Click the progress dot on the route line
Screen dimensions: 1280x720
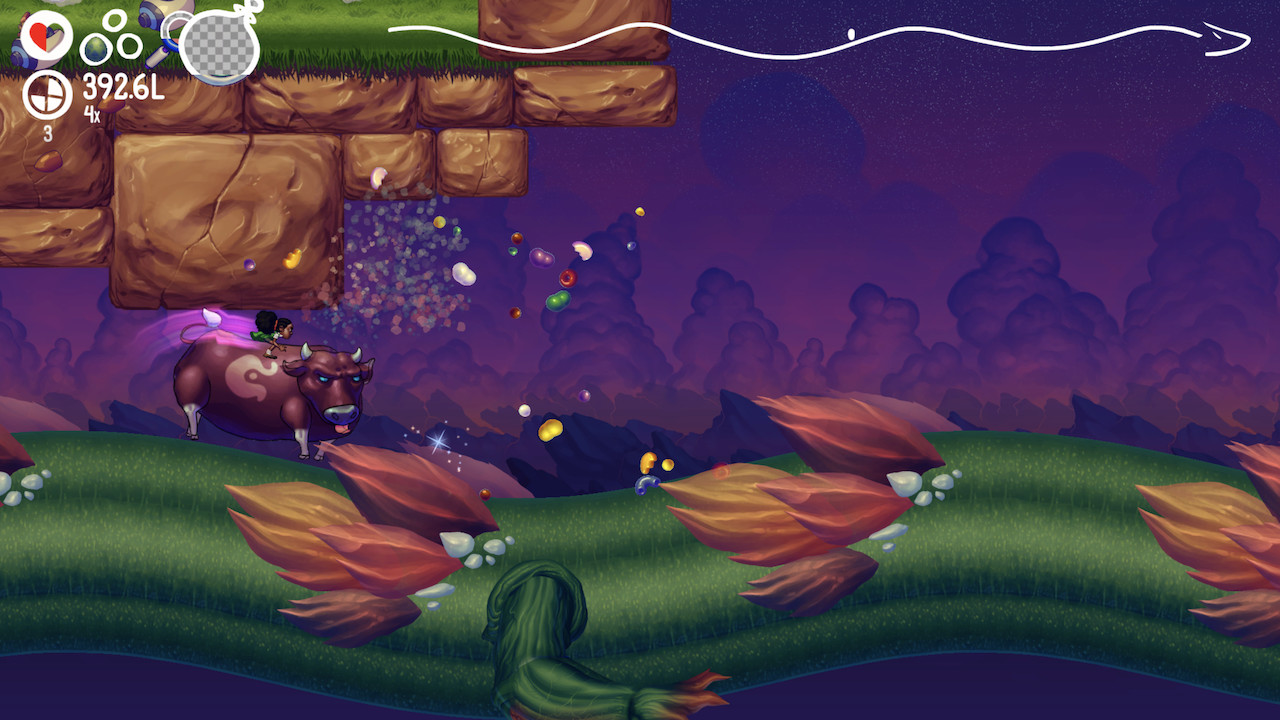click(852, 34)
